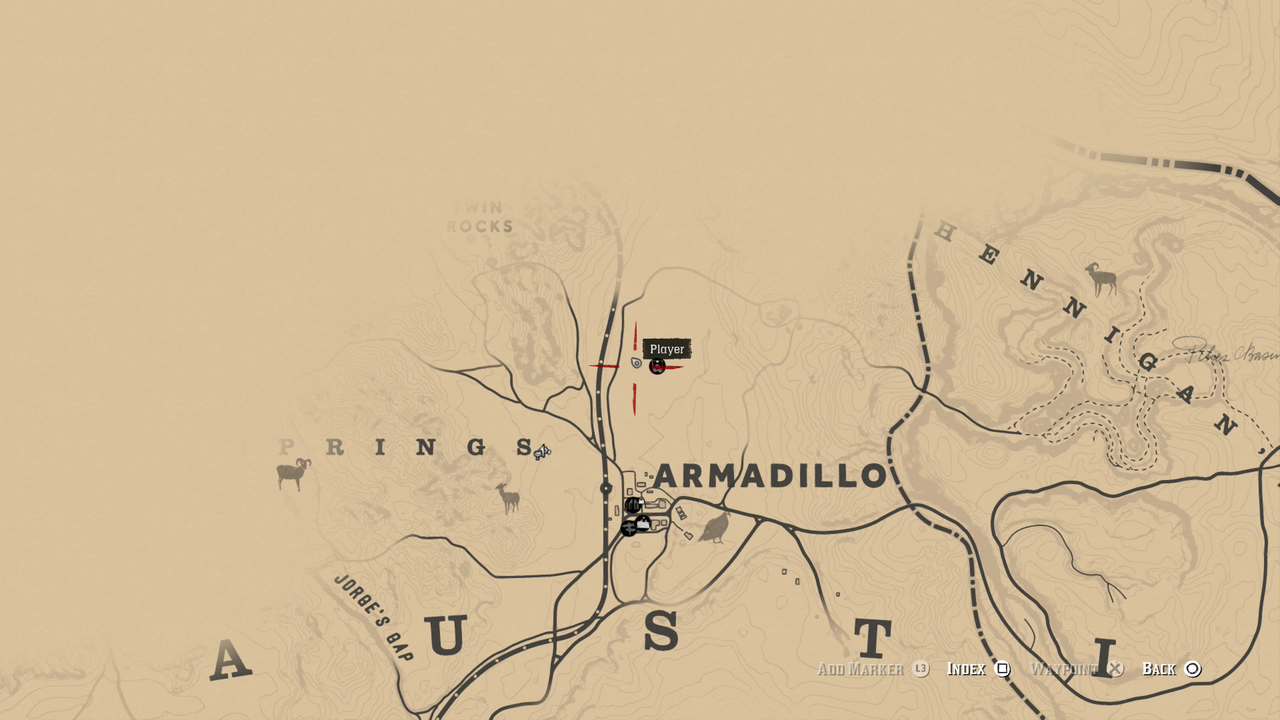
Task: Toggle a Waypoint at the cursor position
Action: point(1113,669)
